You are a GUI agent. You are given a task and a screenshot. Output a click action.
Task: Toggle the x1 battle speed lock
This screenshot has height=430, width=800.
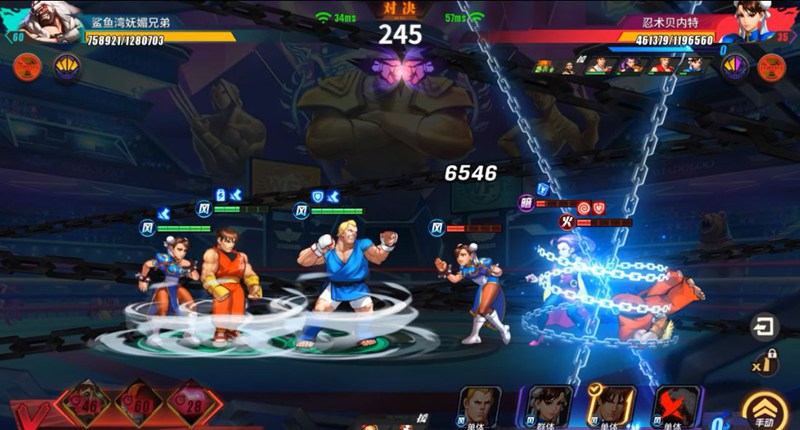[x=765, y=364]
